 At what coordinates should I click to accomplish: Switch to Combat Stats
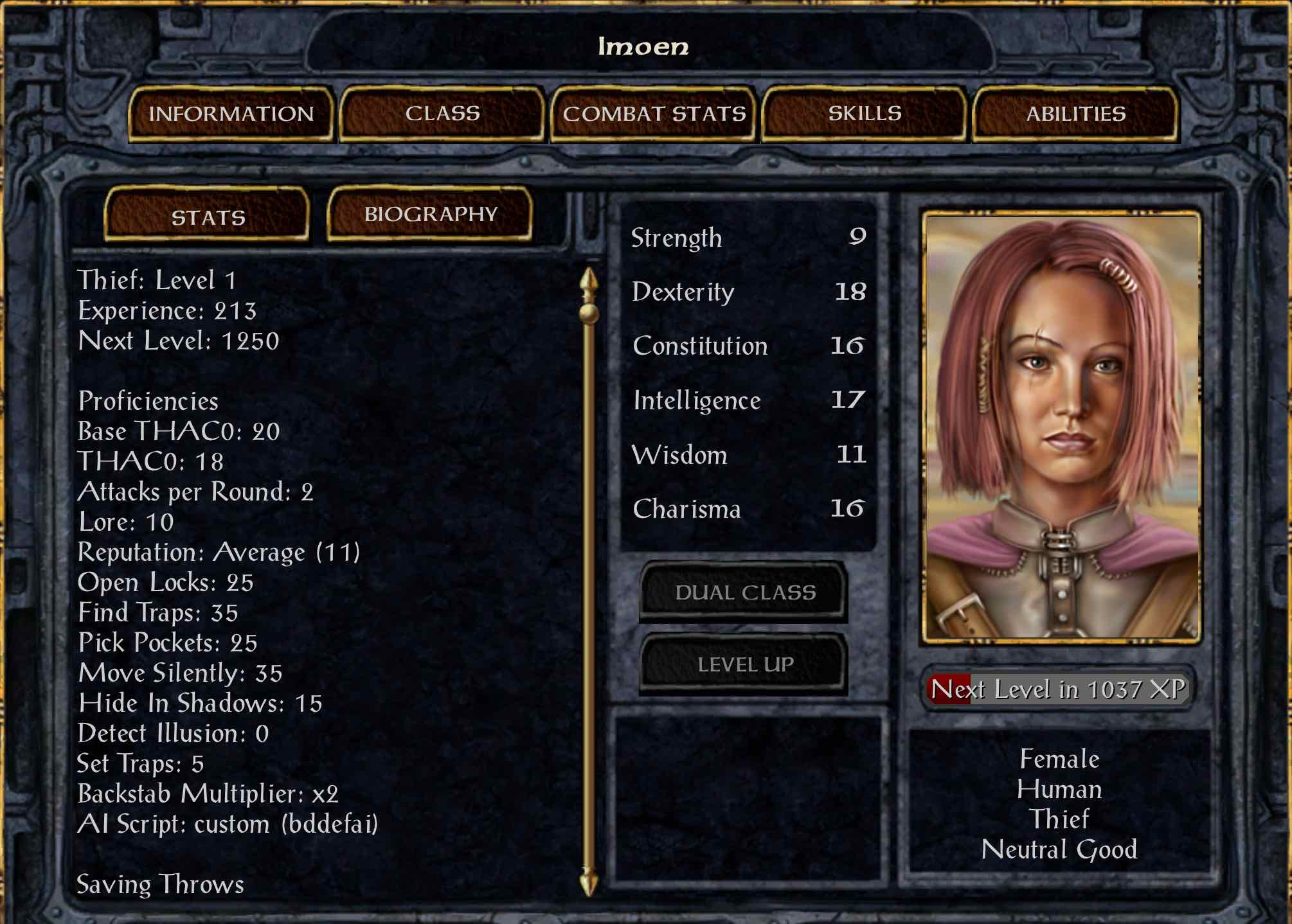(x=654, y=114)
